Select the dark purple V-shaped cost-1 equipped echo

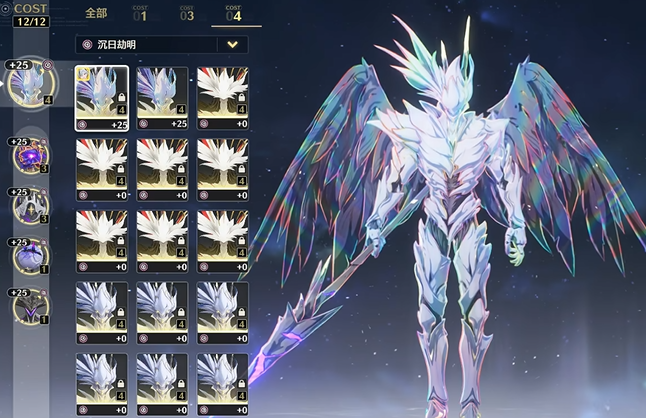[x=28, y=306]
